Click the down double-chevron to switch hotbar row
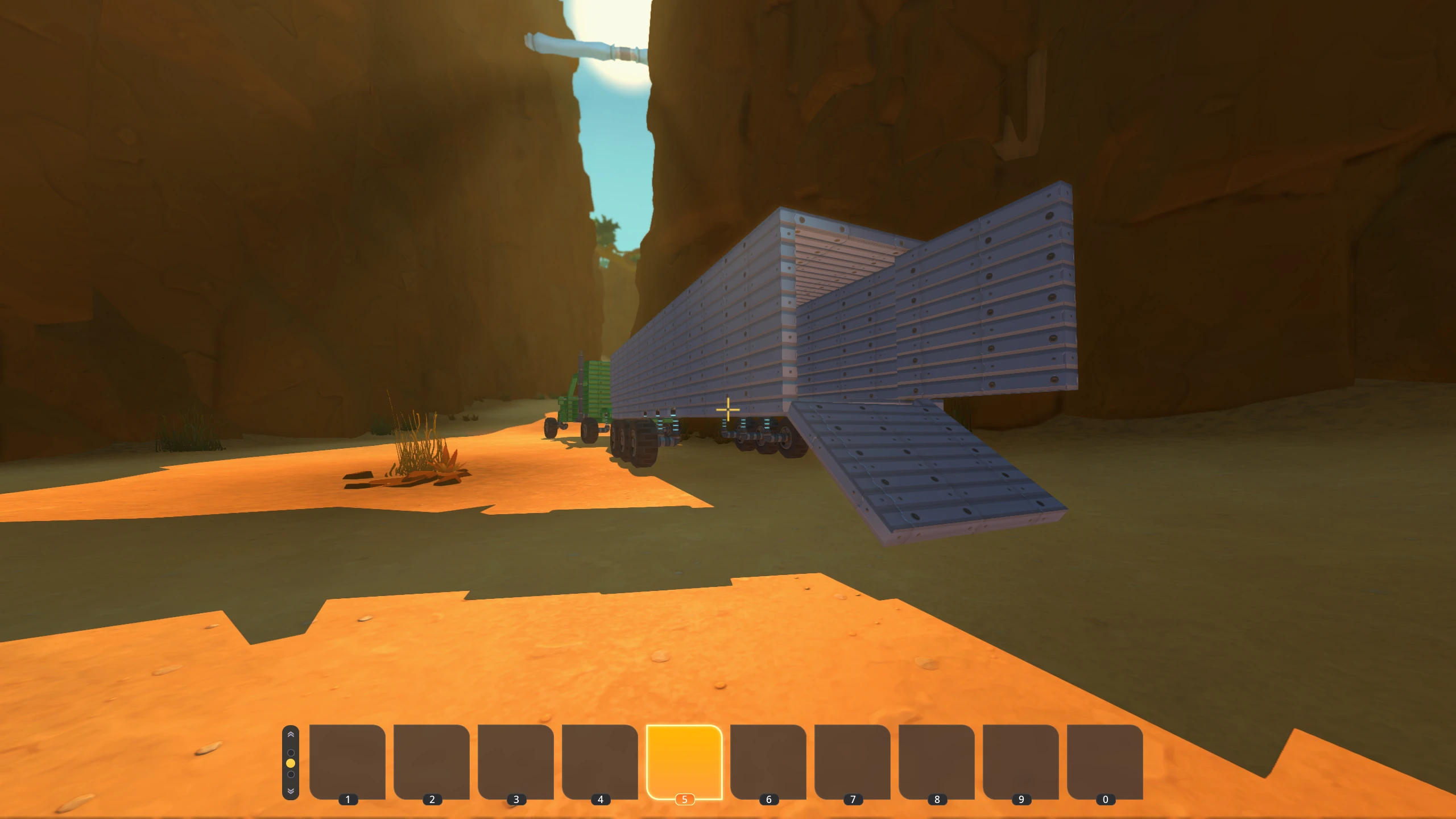 [x=291, y=792]
